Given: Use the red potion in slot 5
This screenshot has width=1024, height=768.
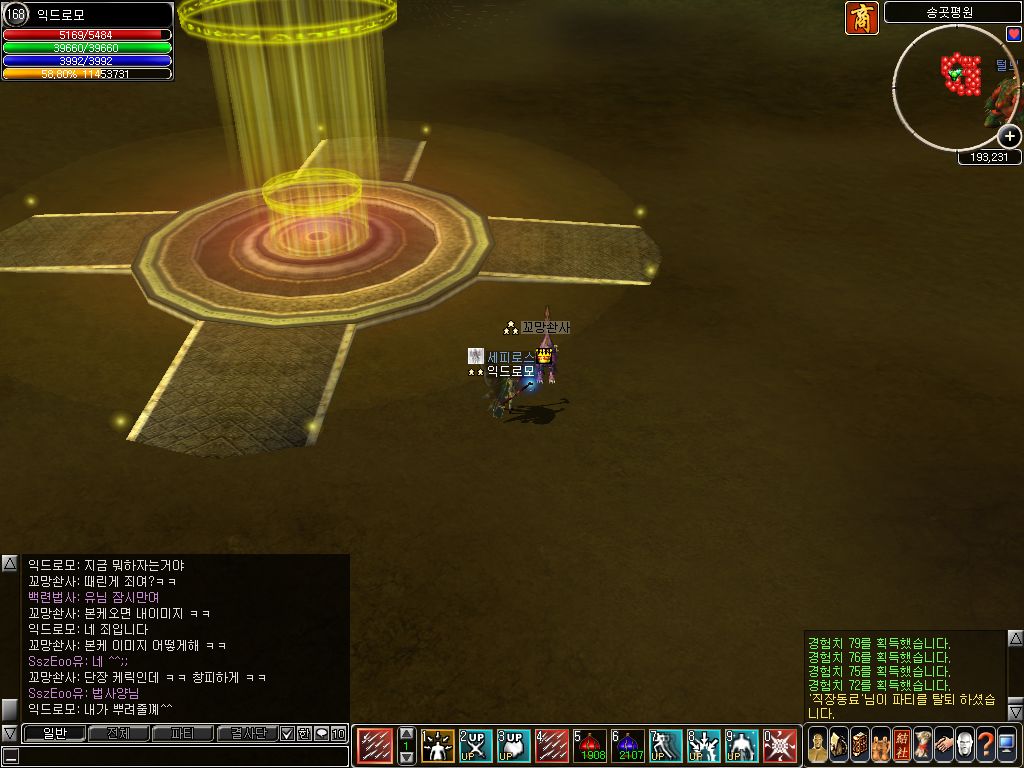Looking at the screenshot, I should [x=589, y=746].
